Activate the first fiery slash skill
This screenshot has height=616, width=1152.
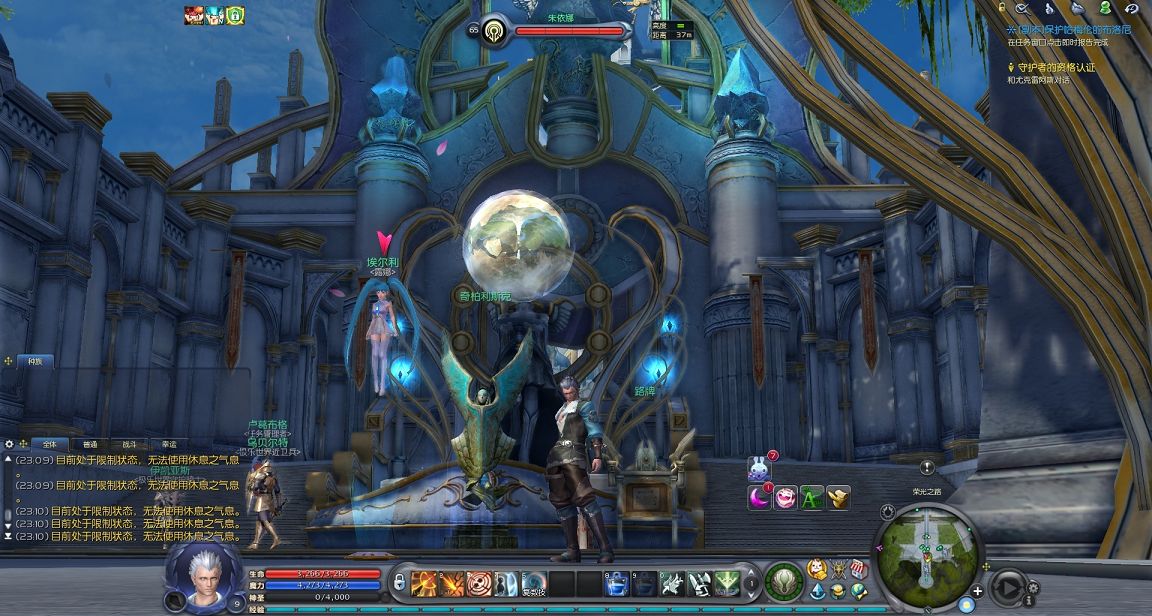pos(424,582)
